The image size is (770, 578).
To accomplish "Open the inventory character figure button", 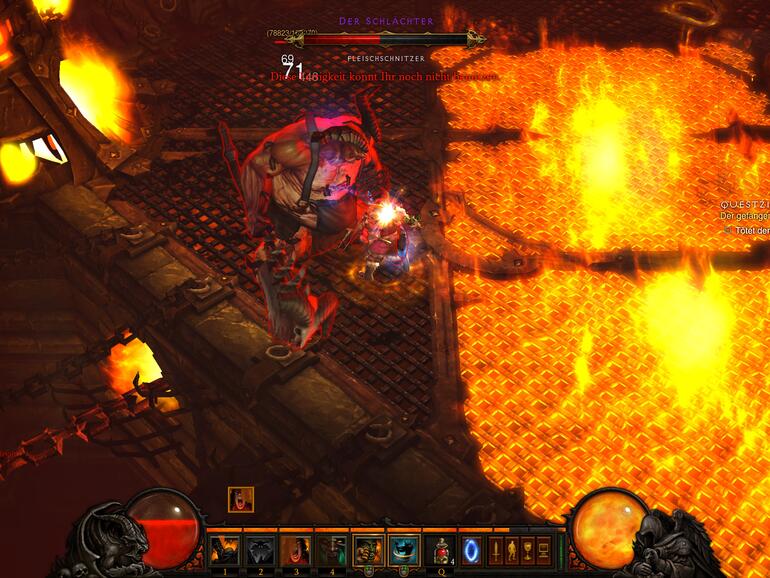I will [x=512, y=550].
